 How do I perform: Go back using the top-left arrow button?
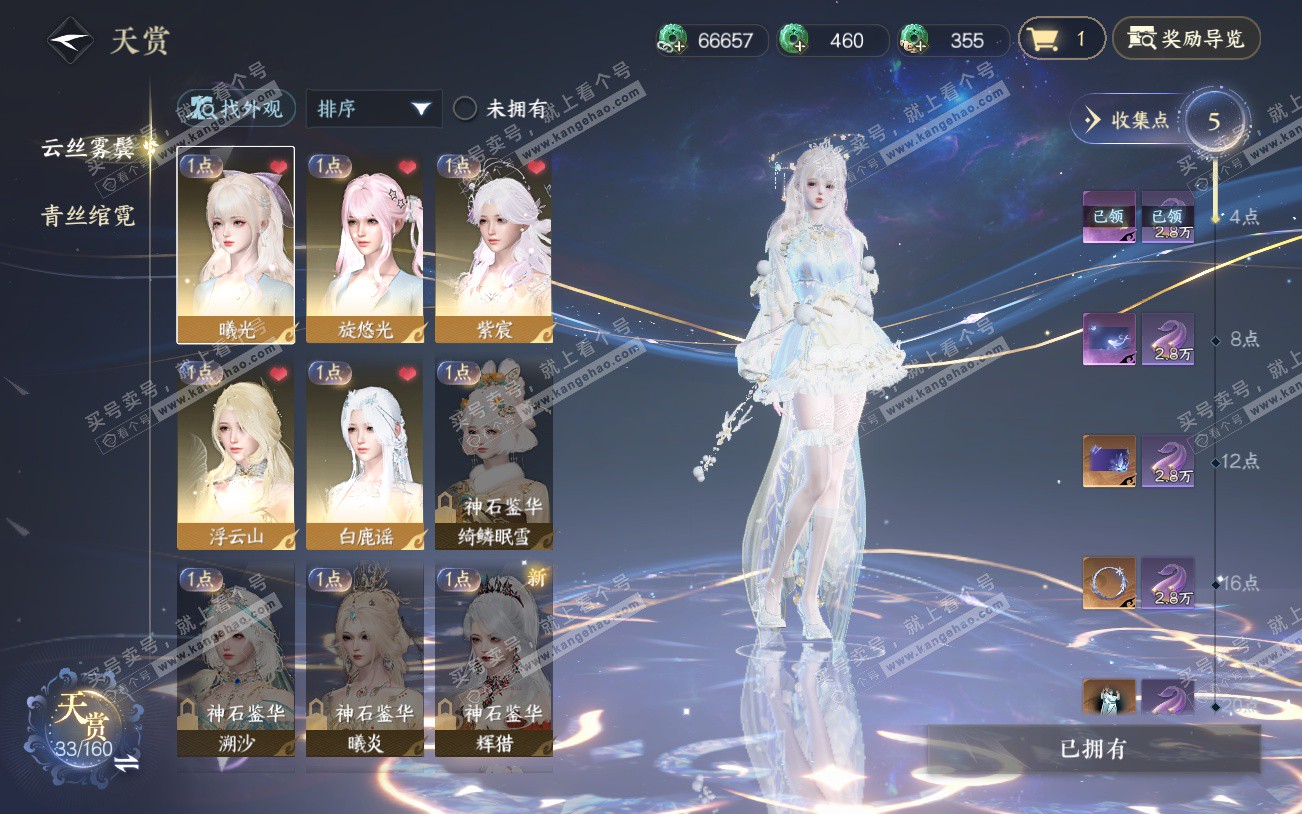[70, 41]
